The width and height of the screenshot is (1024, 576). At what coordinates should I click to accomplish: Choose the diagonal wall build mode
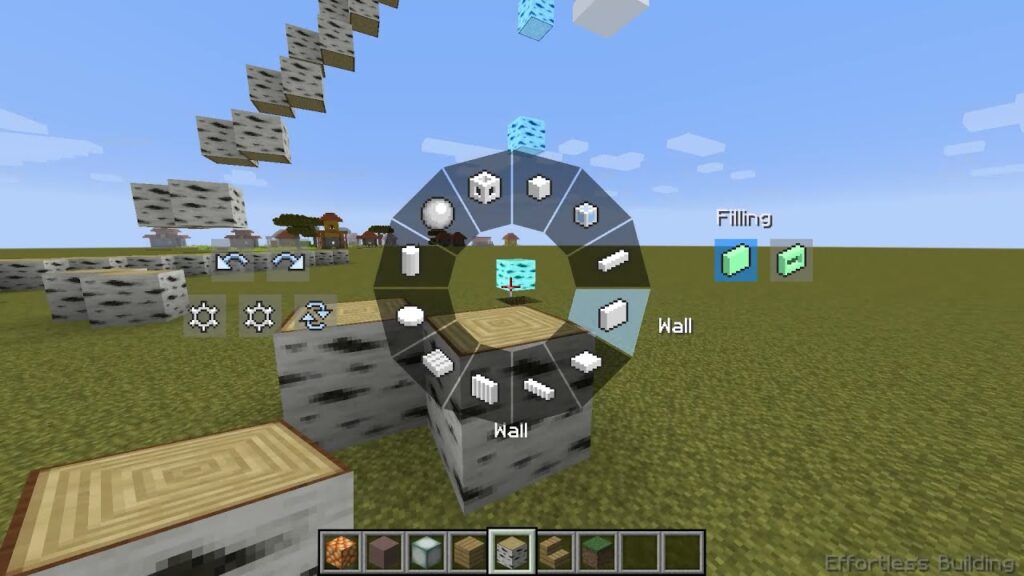click(x=485, y=388)
